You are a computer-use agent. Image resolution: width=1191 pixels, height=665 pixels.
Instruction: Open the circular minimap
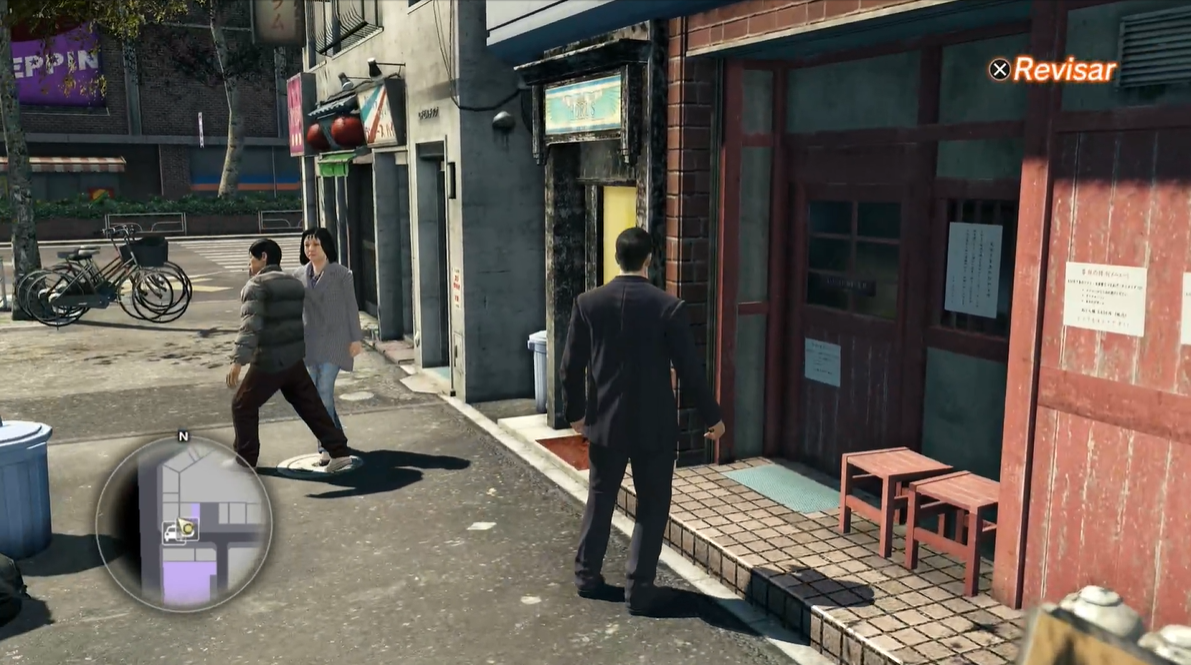183,522
